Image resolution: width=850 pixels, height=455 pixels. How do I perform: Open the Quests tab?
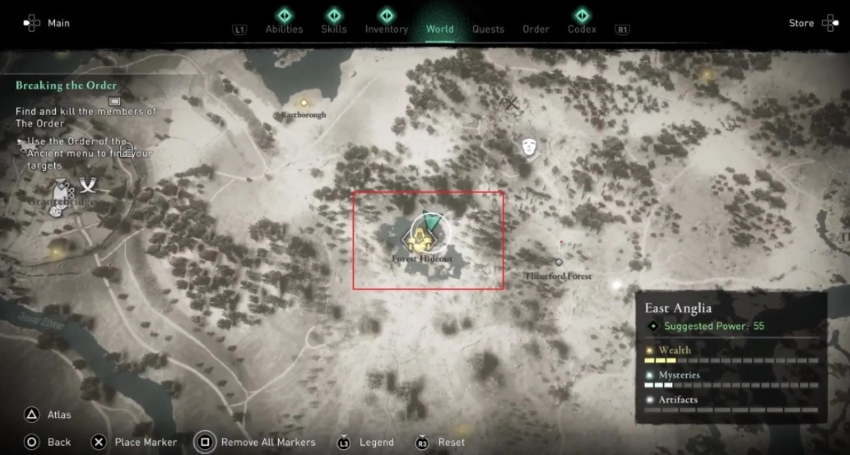pos(488,29)
